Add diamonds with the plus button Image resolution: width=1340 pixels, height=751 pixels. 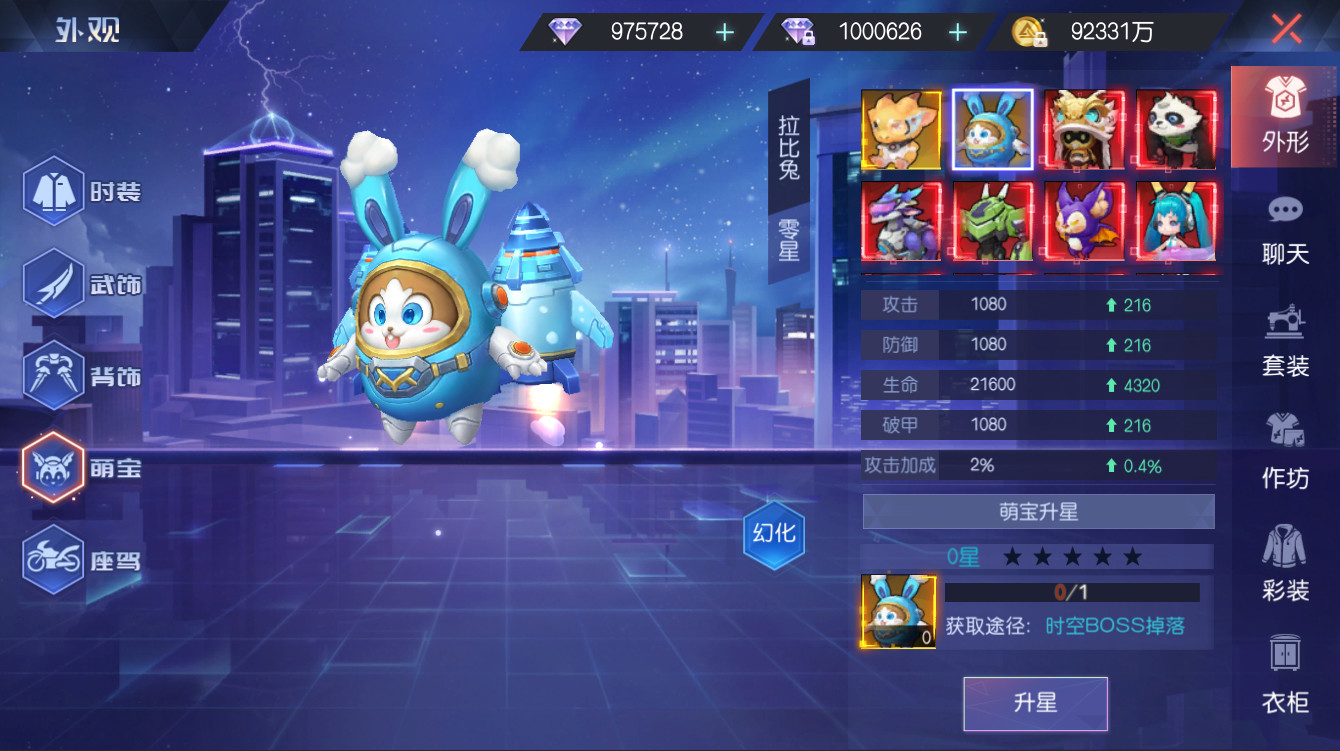(723, 31)
